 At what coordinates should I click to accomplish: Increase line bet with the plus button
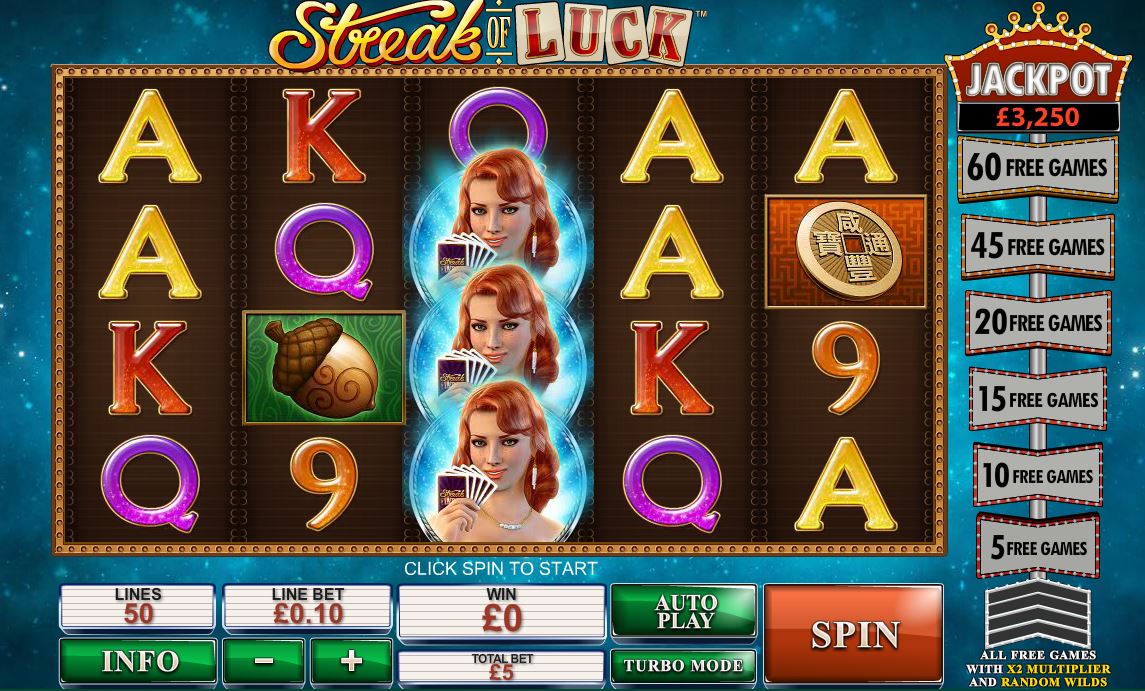click(350, 661)
